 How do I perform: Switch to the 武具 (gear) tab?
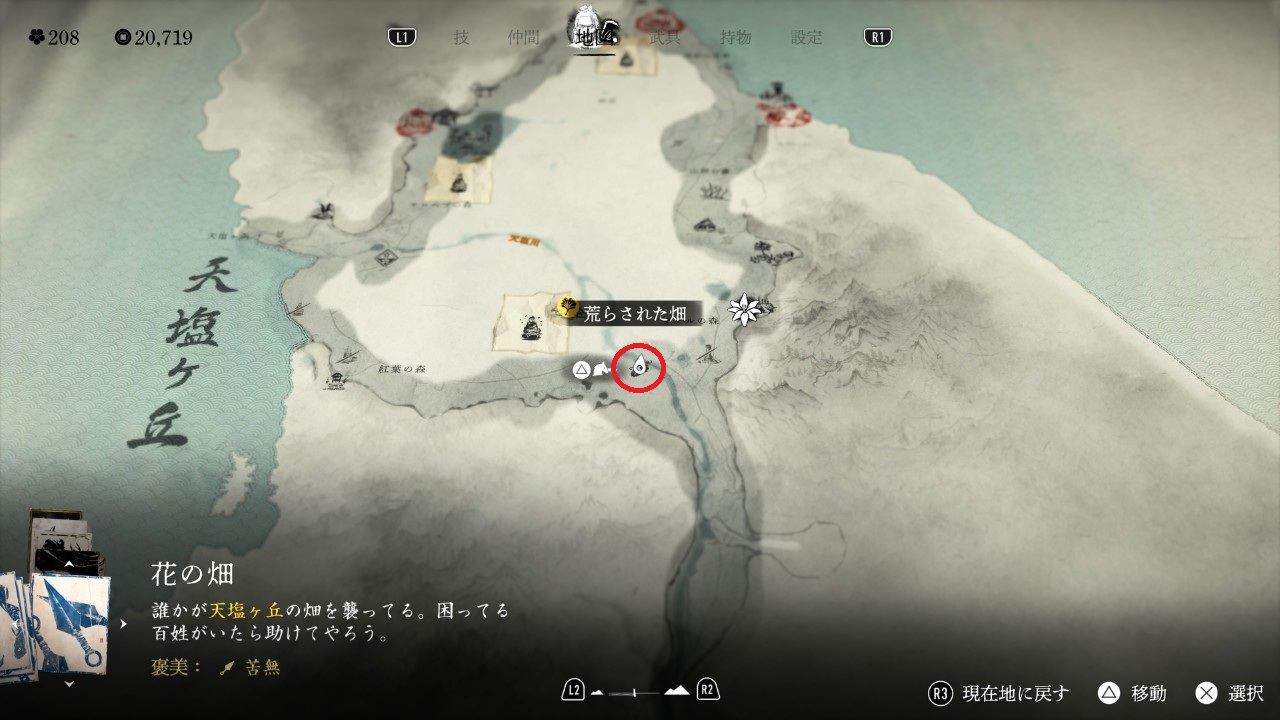point(665,38)
